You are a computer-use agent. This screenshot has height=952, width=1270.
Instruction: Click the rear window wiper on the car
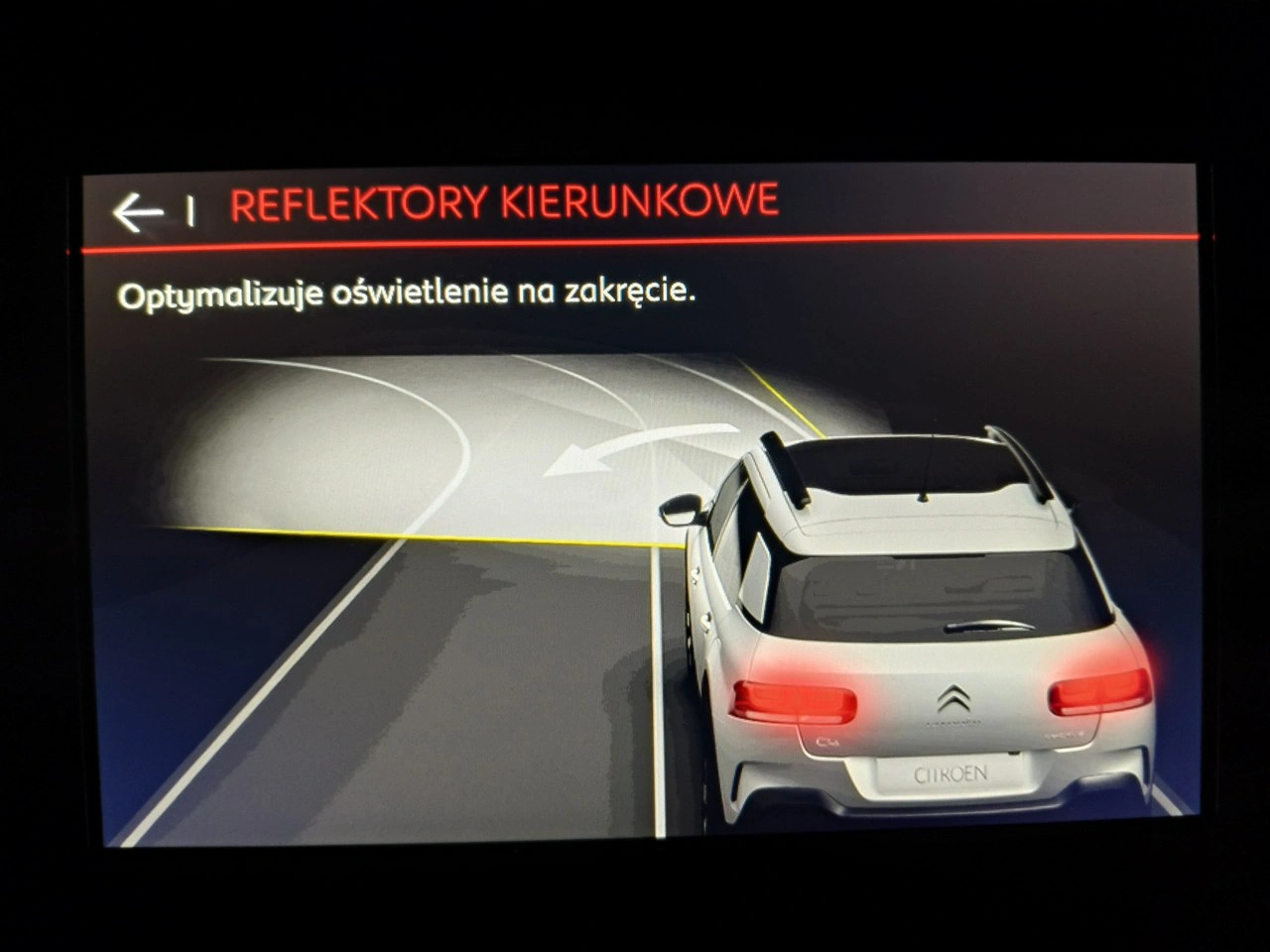[989, 625]
